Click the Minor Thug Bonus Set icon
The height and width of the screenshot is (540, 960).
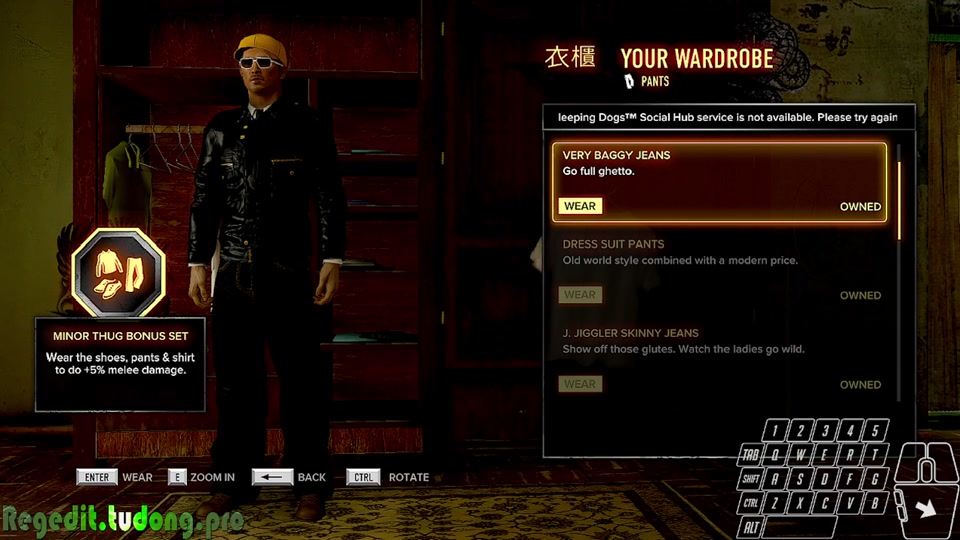118,272
